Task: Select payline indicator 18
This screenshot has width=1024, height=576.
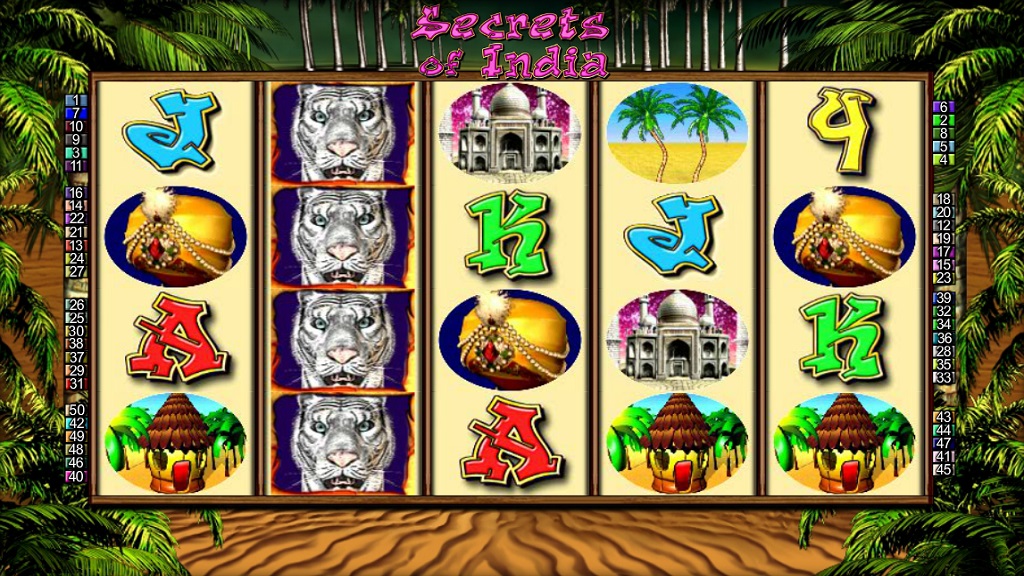Action: click(944, 199)
